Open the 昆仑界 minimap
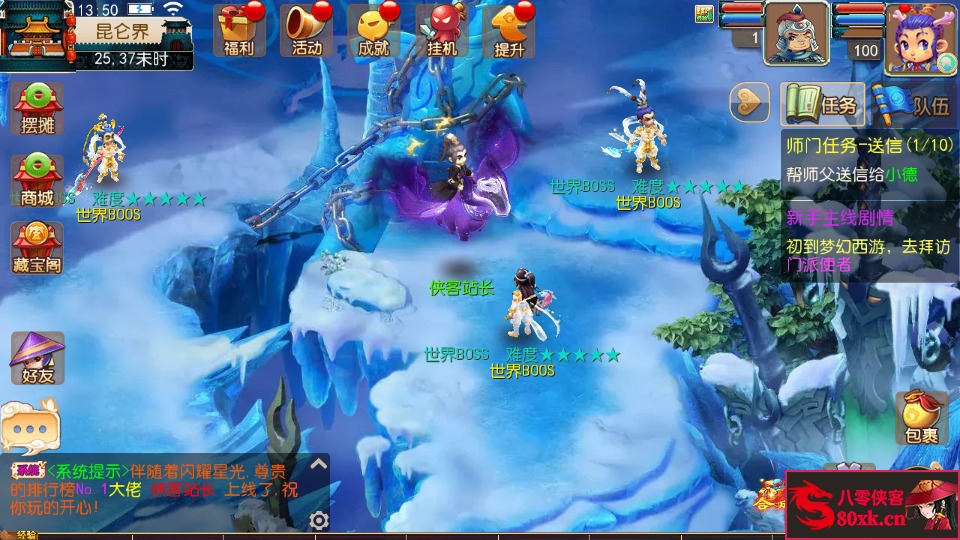960x540 pixels. coord(40,32)
